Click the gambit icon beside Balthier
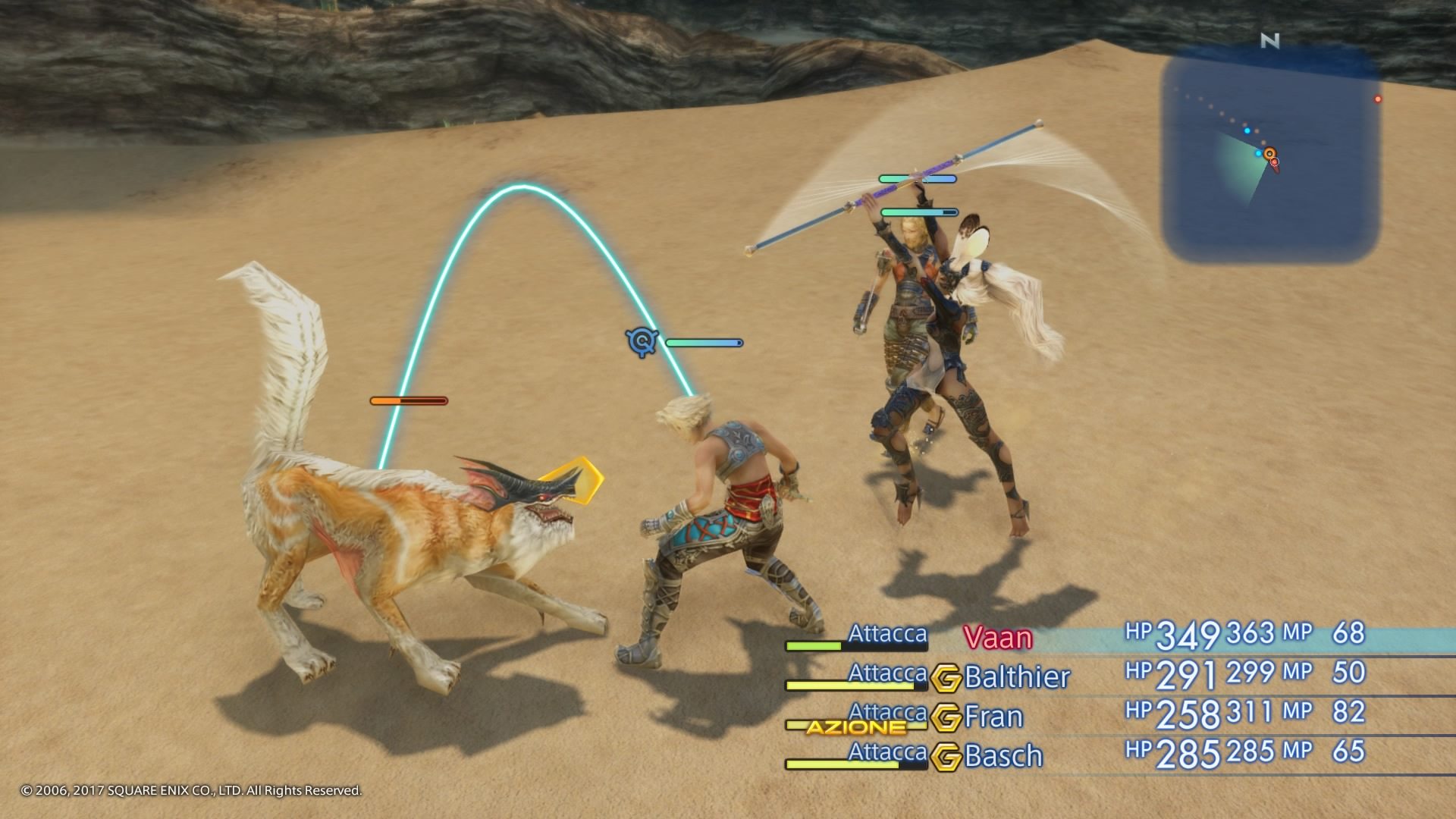1456x819 pixels. click(x=946, y=678)
